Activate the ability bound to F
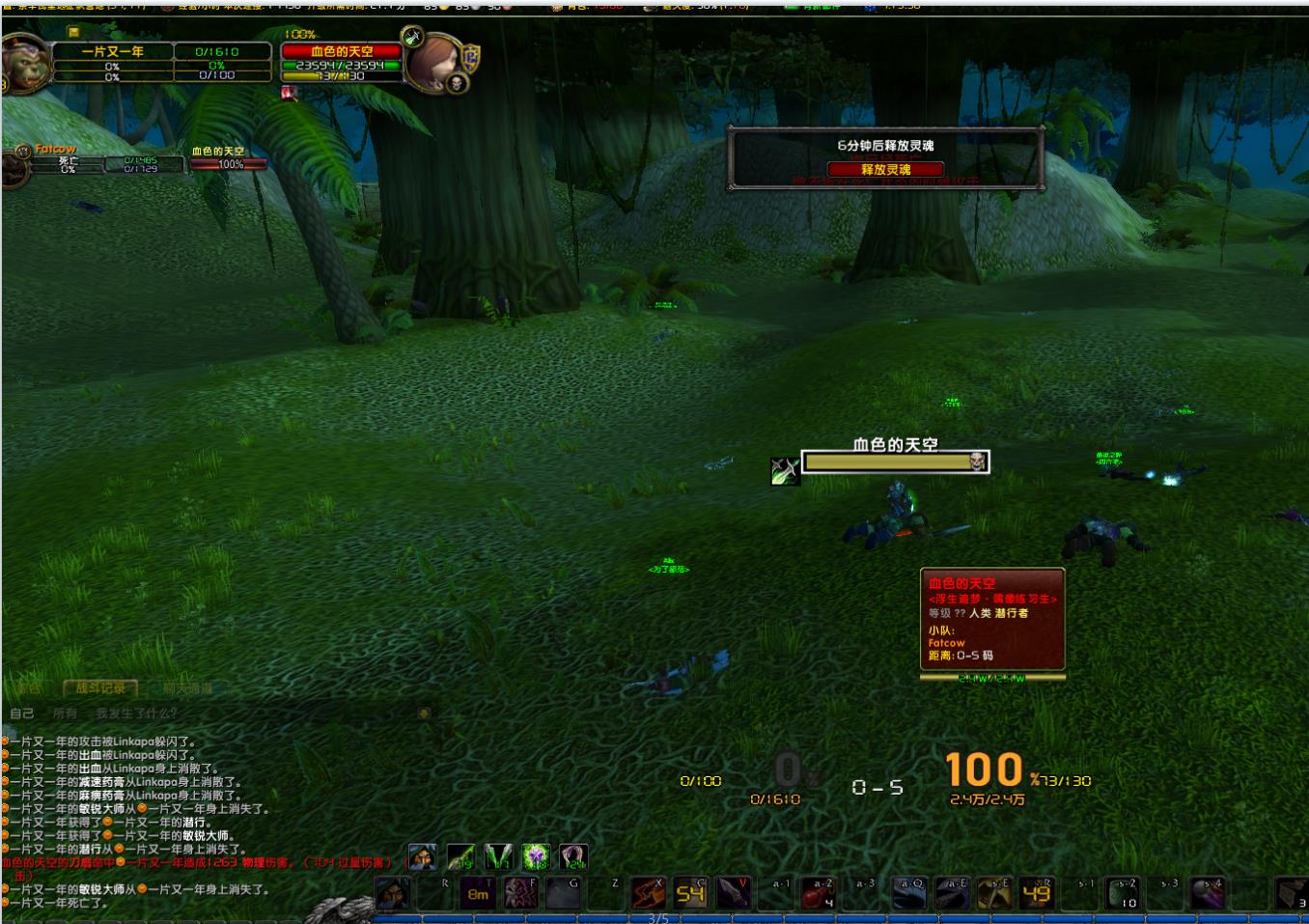This screenshot has width=1309, height=924. click(x=520, y=894)
